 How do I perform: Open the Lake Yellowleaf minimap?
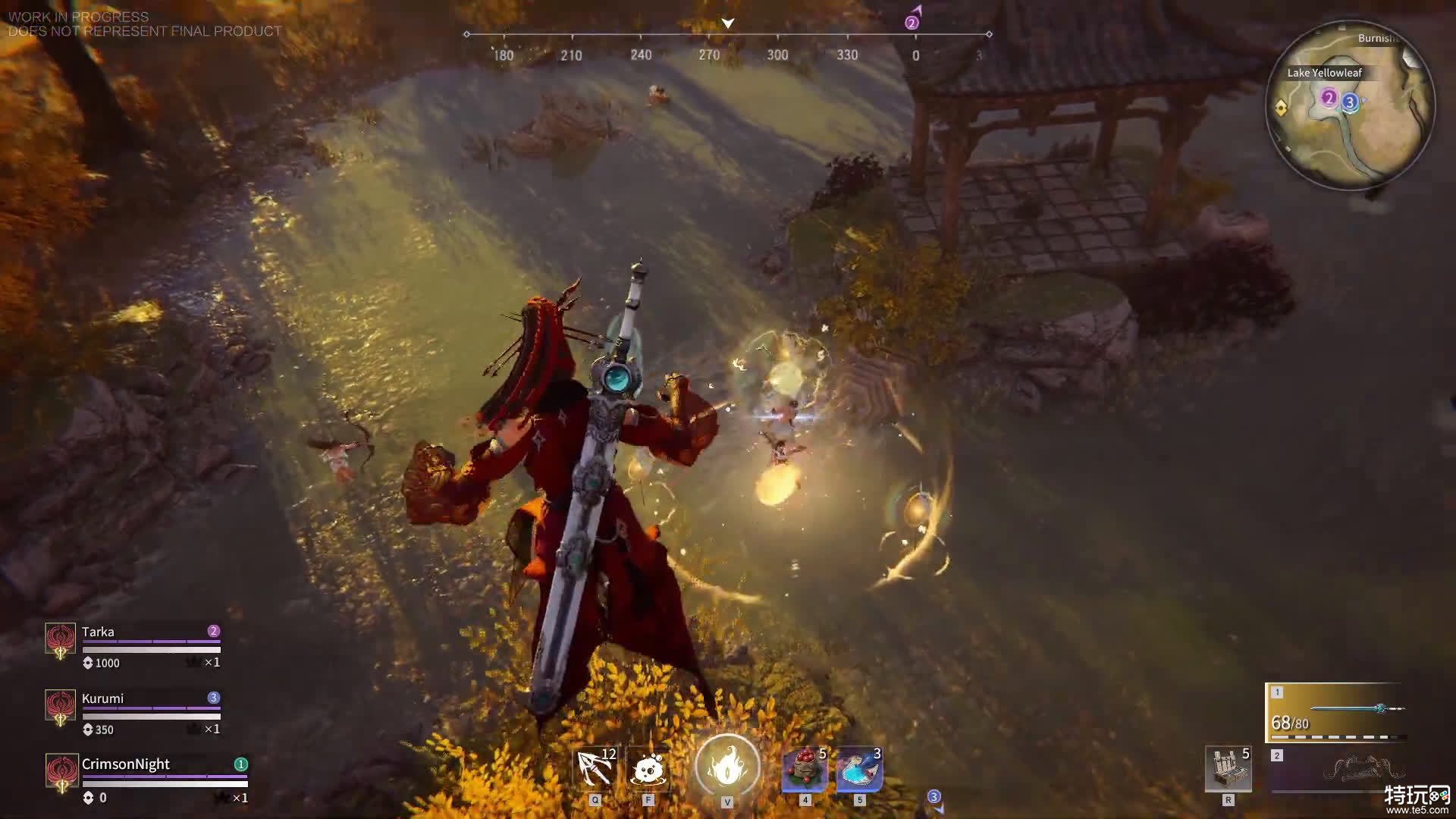(x=1350, y=105)
